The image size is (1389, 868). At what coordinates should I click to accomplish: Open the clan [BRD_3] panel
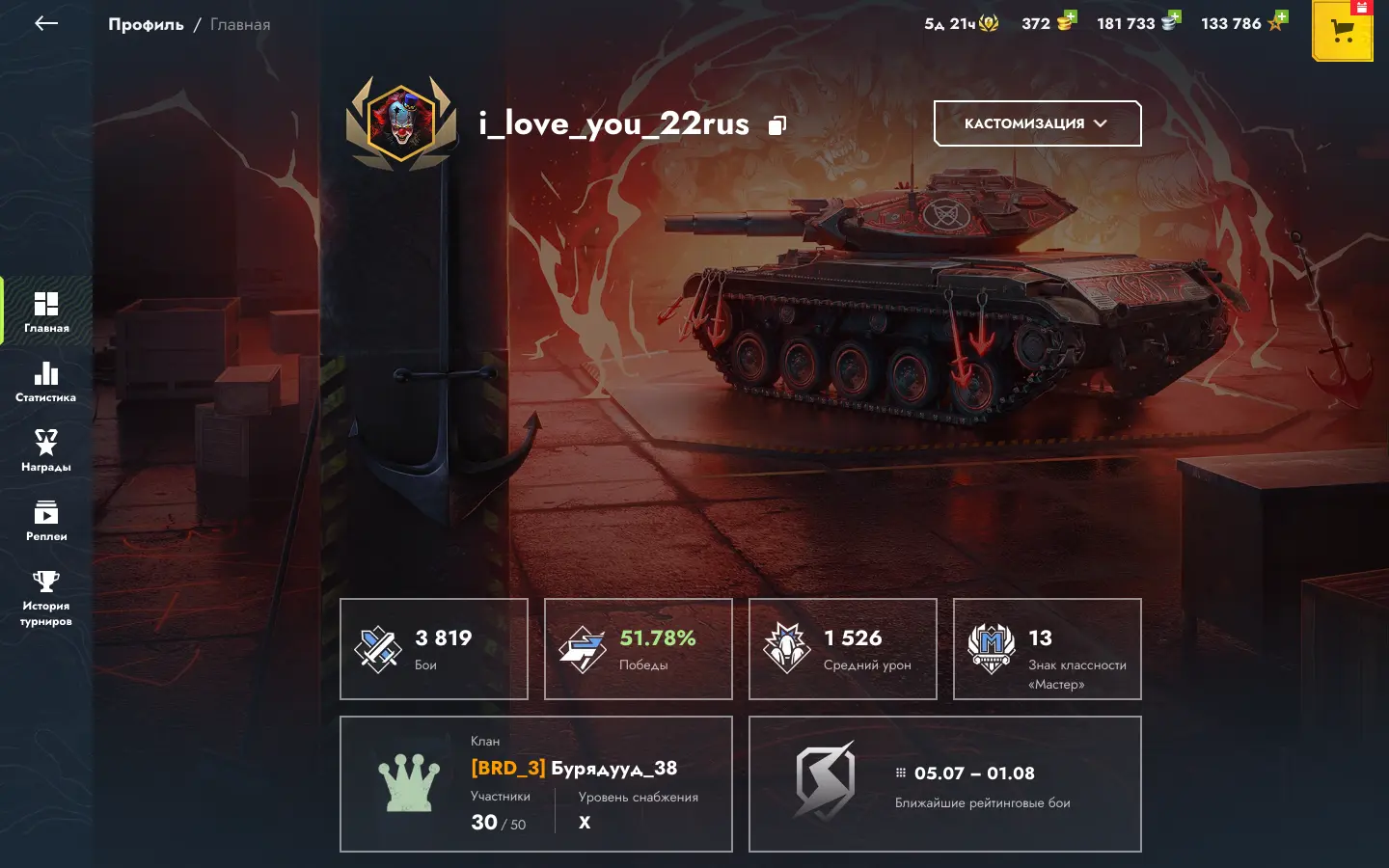536,784
